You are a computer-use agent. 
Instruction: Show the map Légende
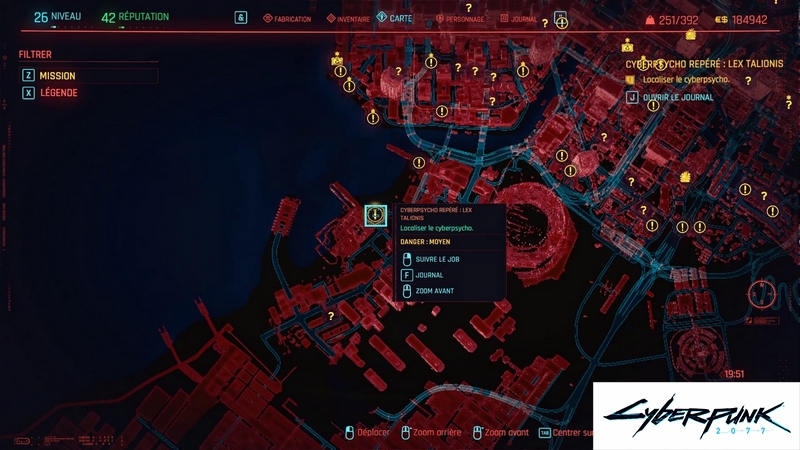coord(57,93)
